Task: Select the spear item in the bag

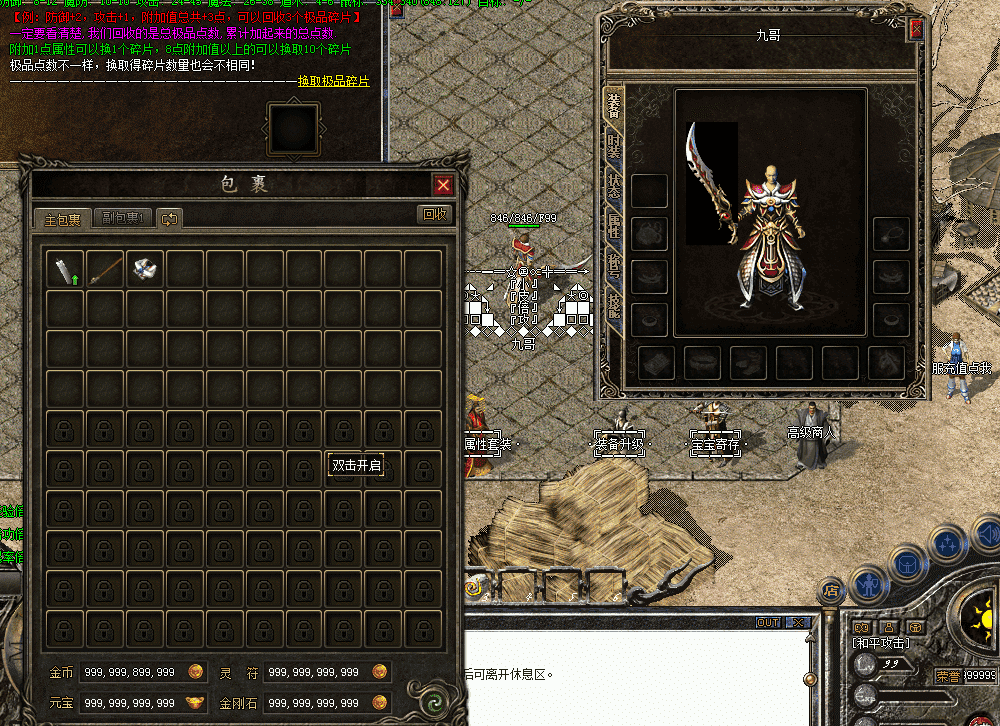Action: pos(105,268)
